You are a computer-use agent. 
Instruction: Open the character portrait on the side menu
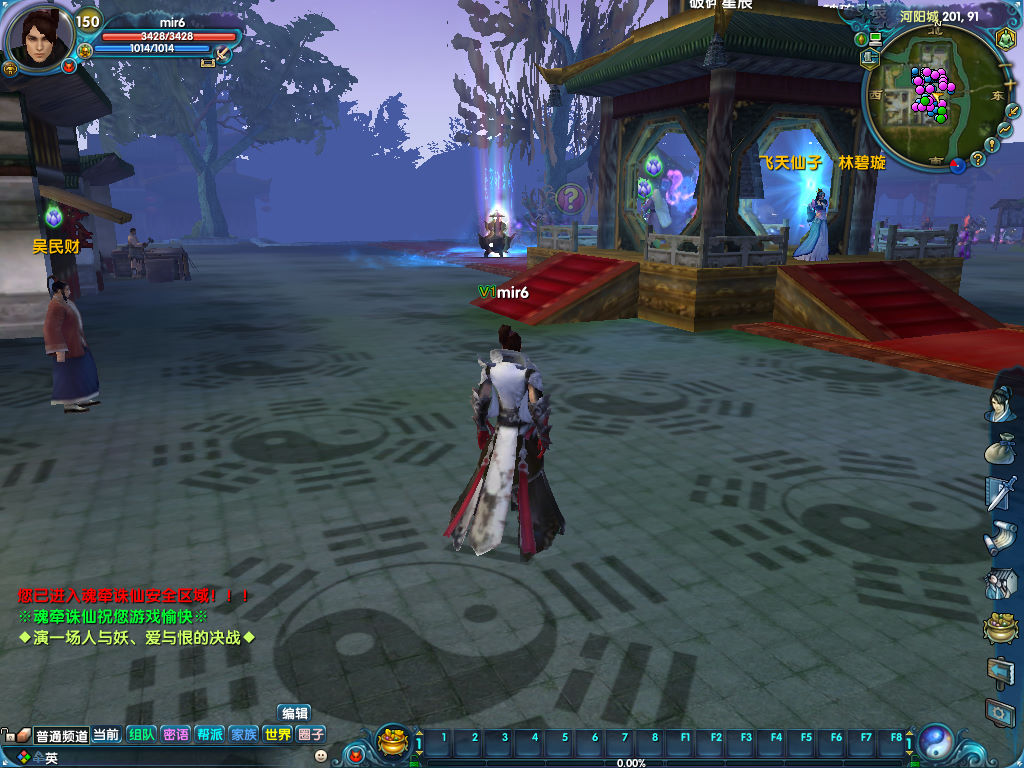tap(1001, 403)
